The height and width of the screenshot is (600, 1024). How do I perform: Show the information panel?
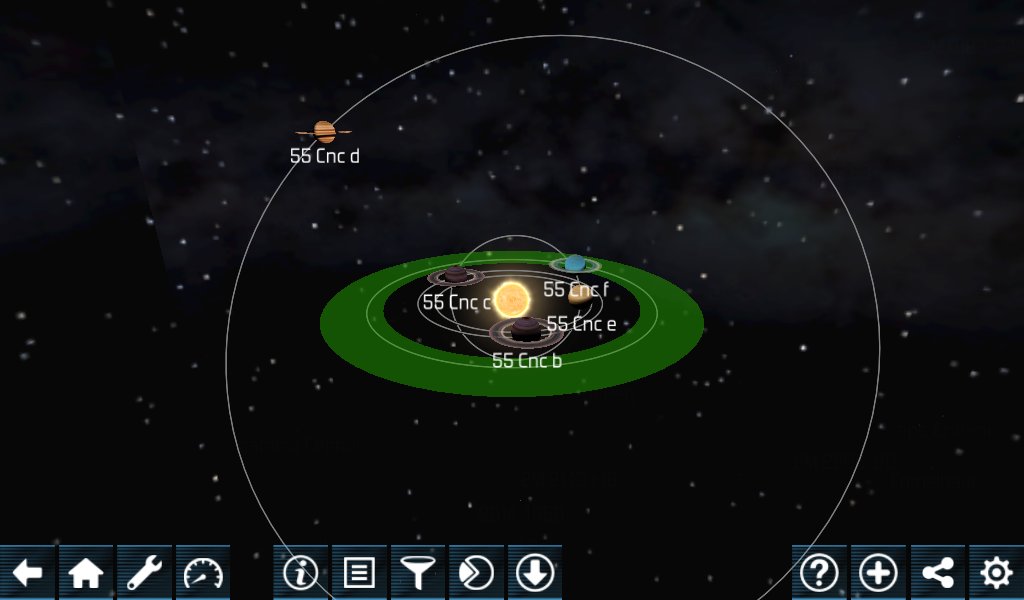pyautogui.click(x=301, y=573)
